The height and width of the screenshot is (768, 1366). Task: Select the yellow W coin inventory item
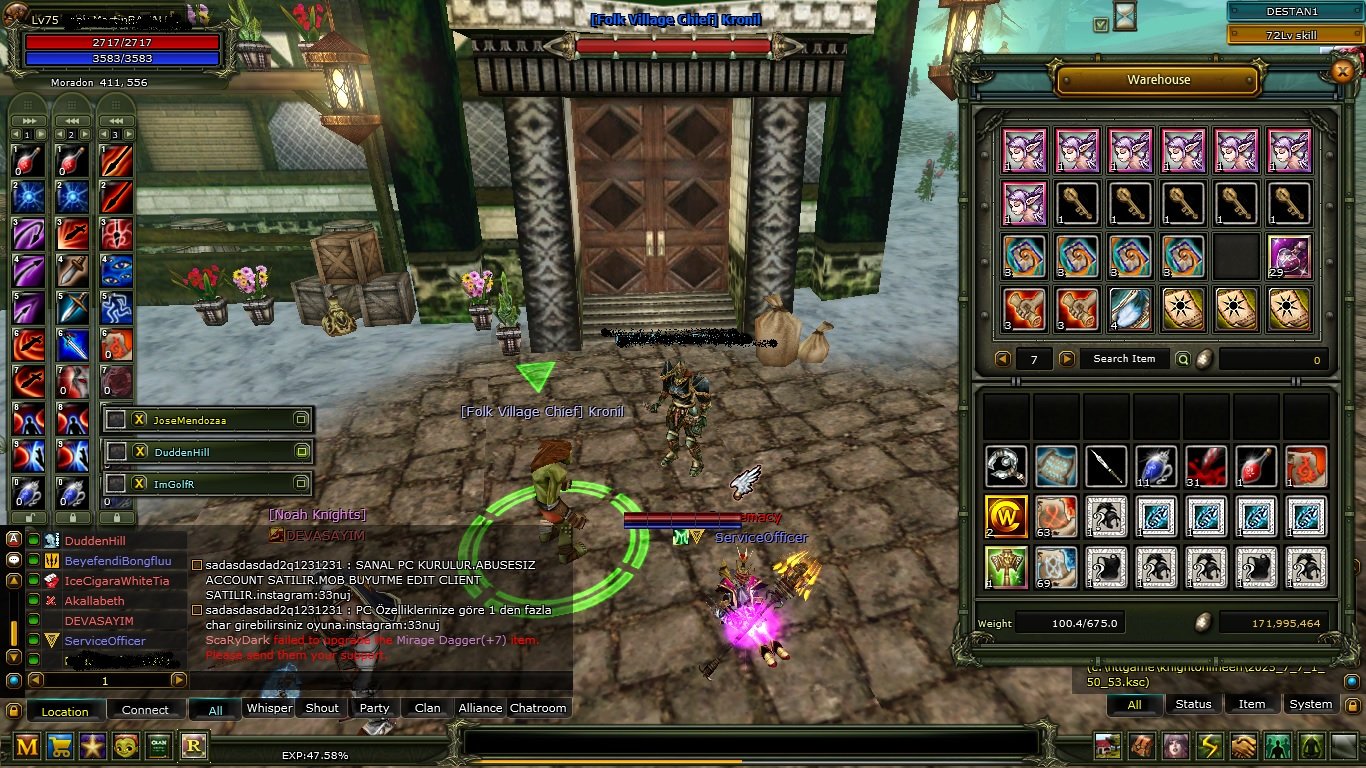tap(1005, 517)
